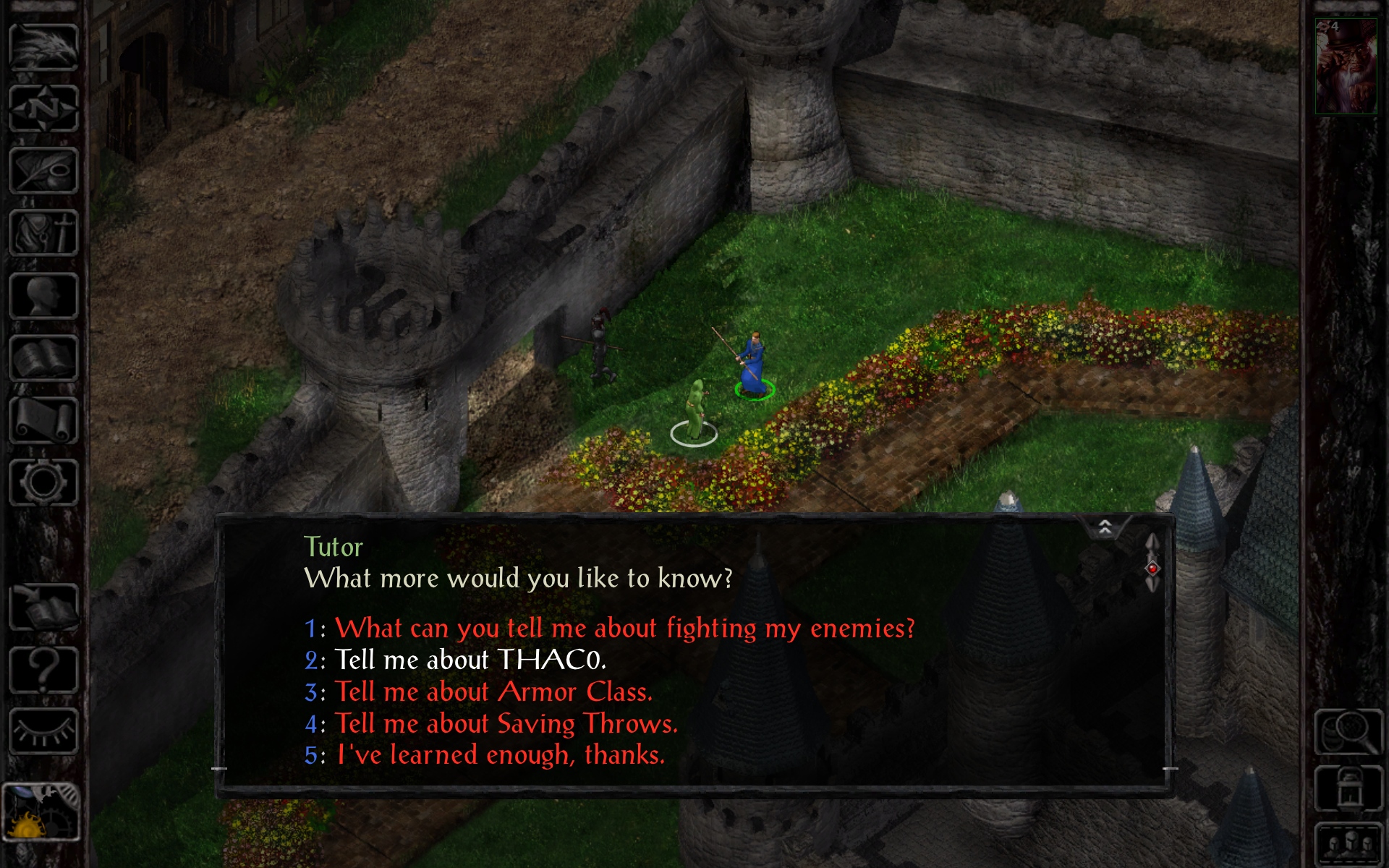1389x868 pixels.
Task: Open the priest scroll icon
Action: [43, 420]
